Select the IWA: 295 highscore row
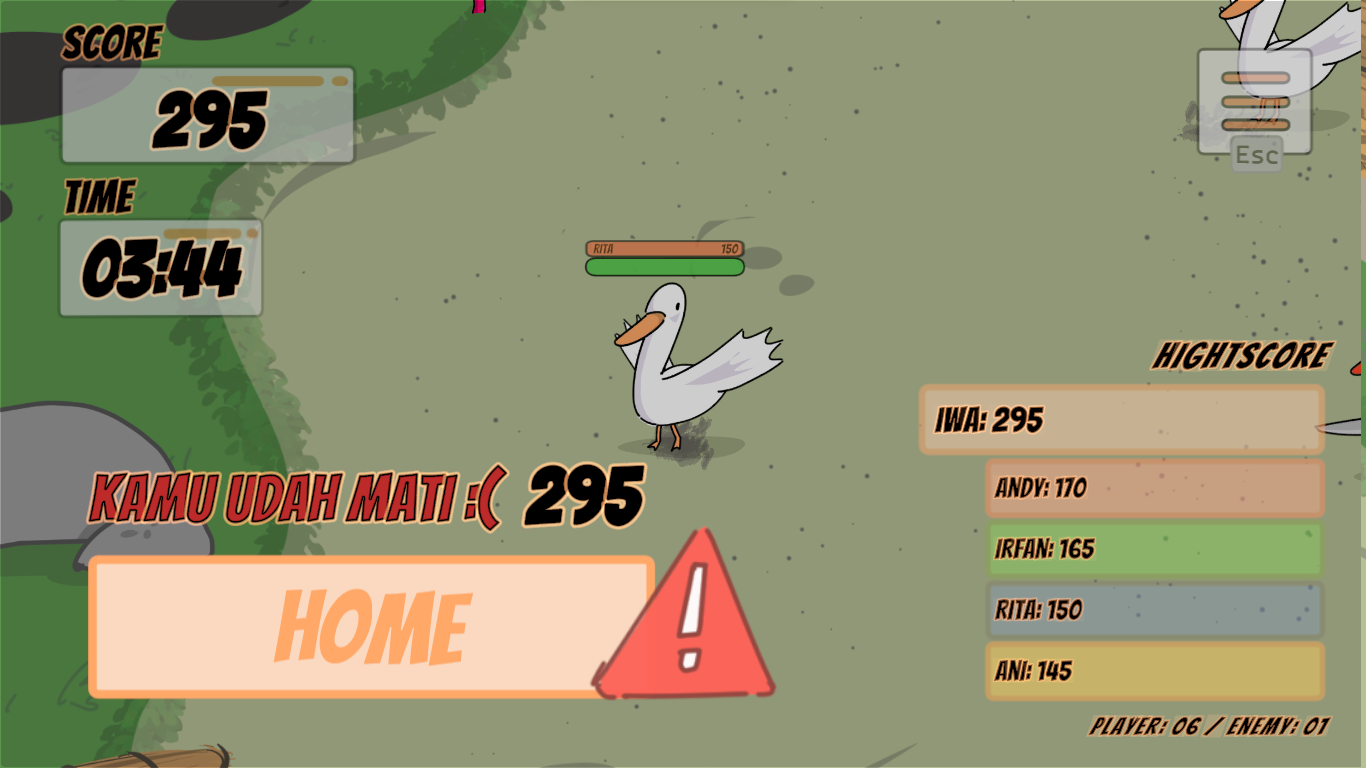The image size is (1366, 768). 1121,420
